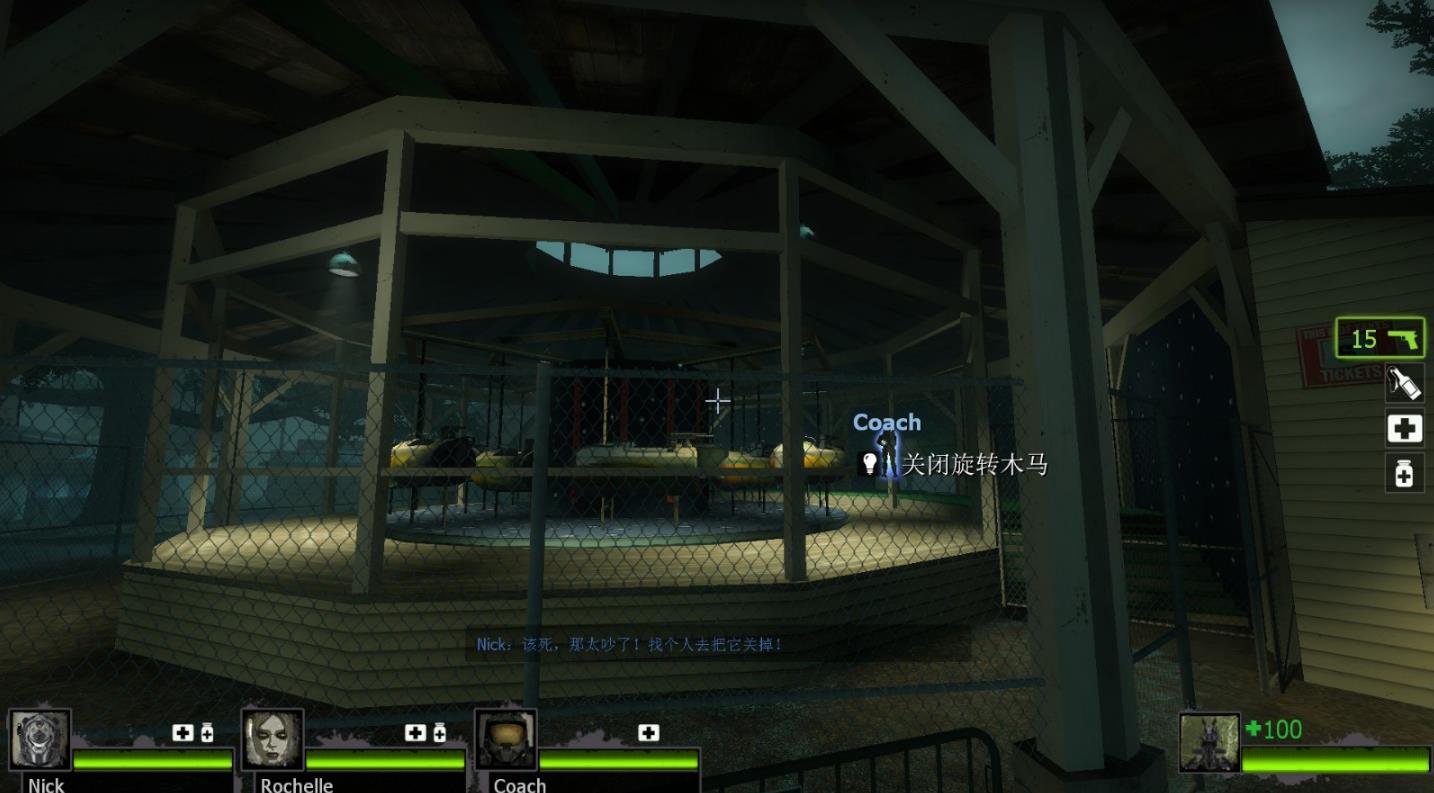The width and height of the screenshot is (1434, 793).
Task: Click your own character portrait
Action: pyautogui.click(x=1209, y=743)
